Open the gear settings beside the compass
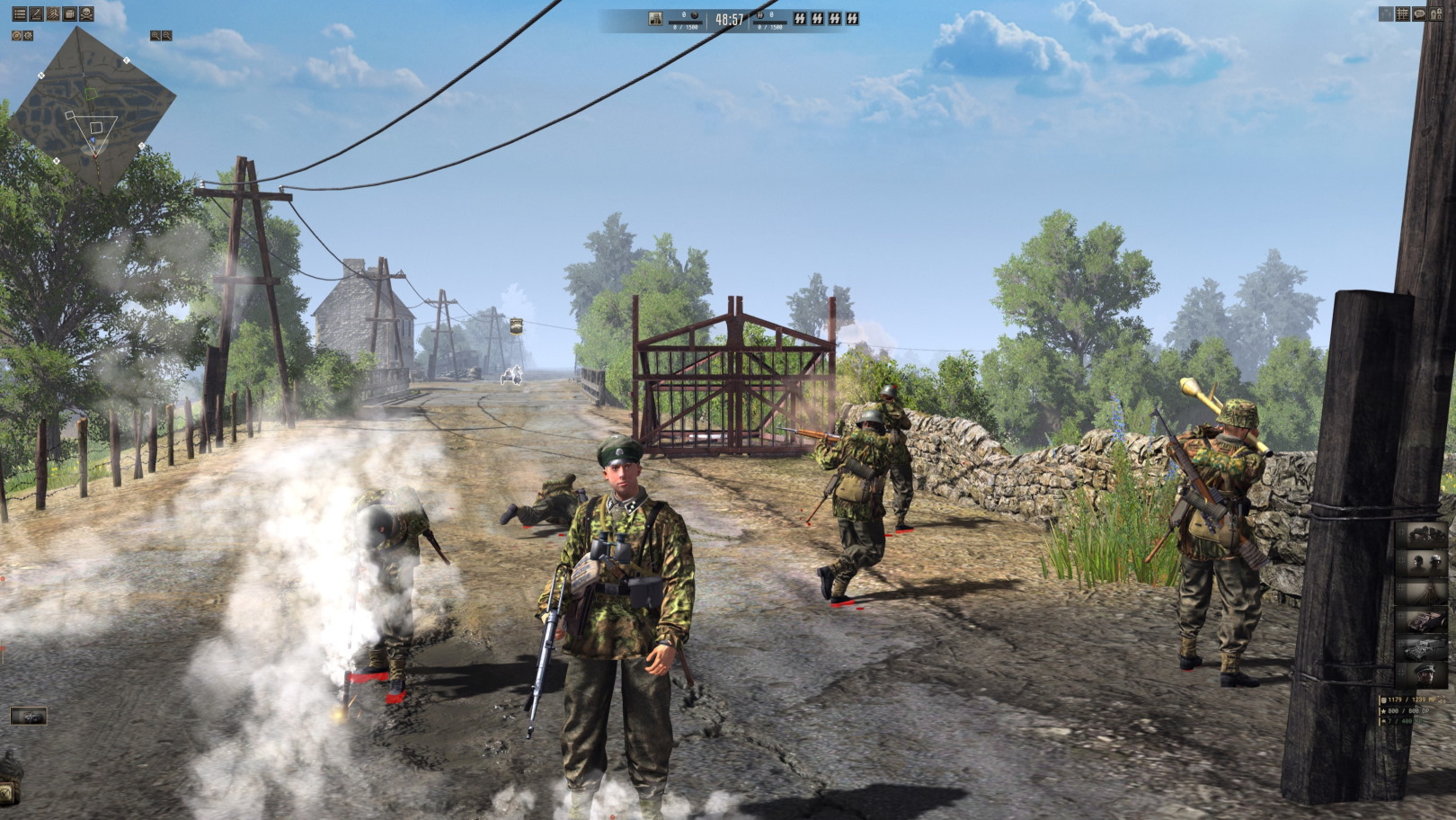The width and height of the screenshot is (1456, 820). point(28,35)
